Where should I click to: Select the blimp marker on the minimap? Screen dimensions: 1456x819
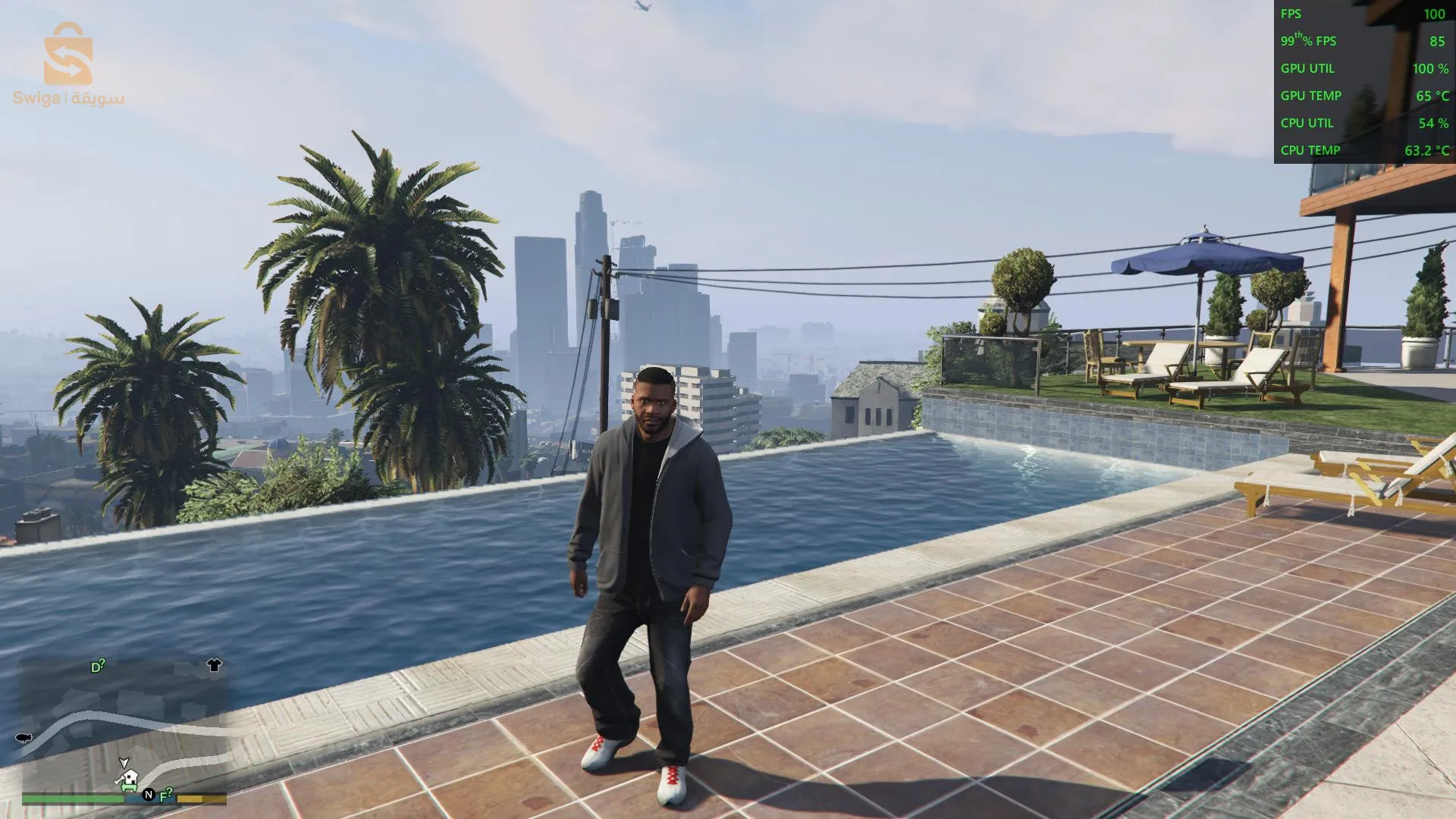pyautogui.click(x=24, y=737)
